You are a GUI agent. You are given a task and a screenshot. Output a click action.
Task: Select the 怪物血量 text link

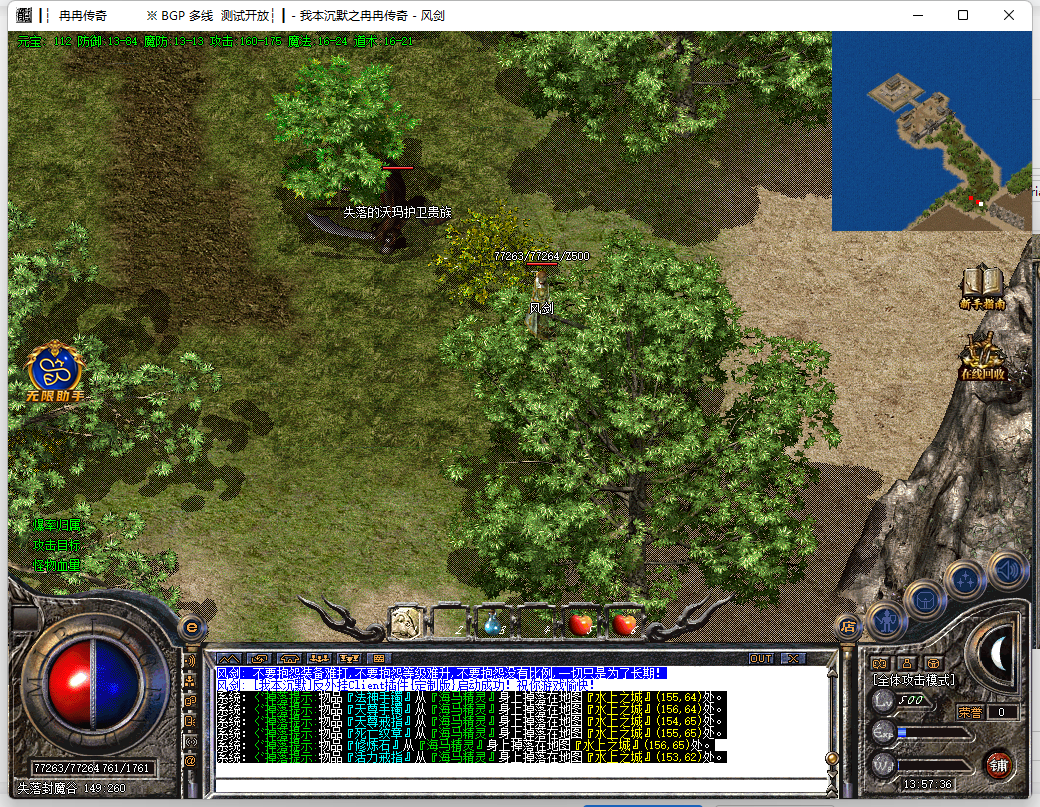point(56,565)
